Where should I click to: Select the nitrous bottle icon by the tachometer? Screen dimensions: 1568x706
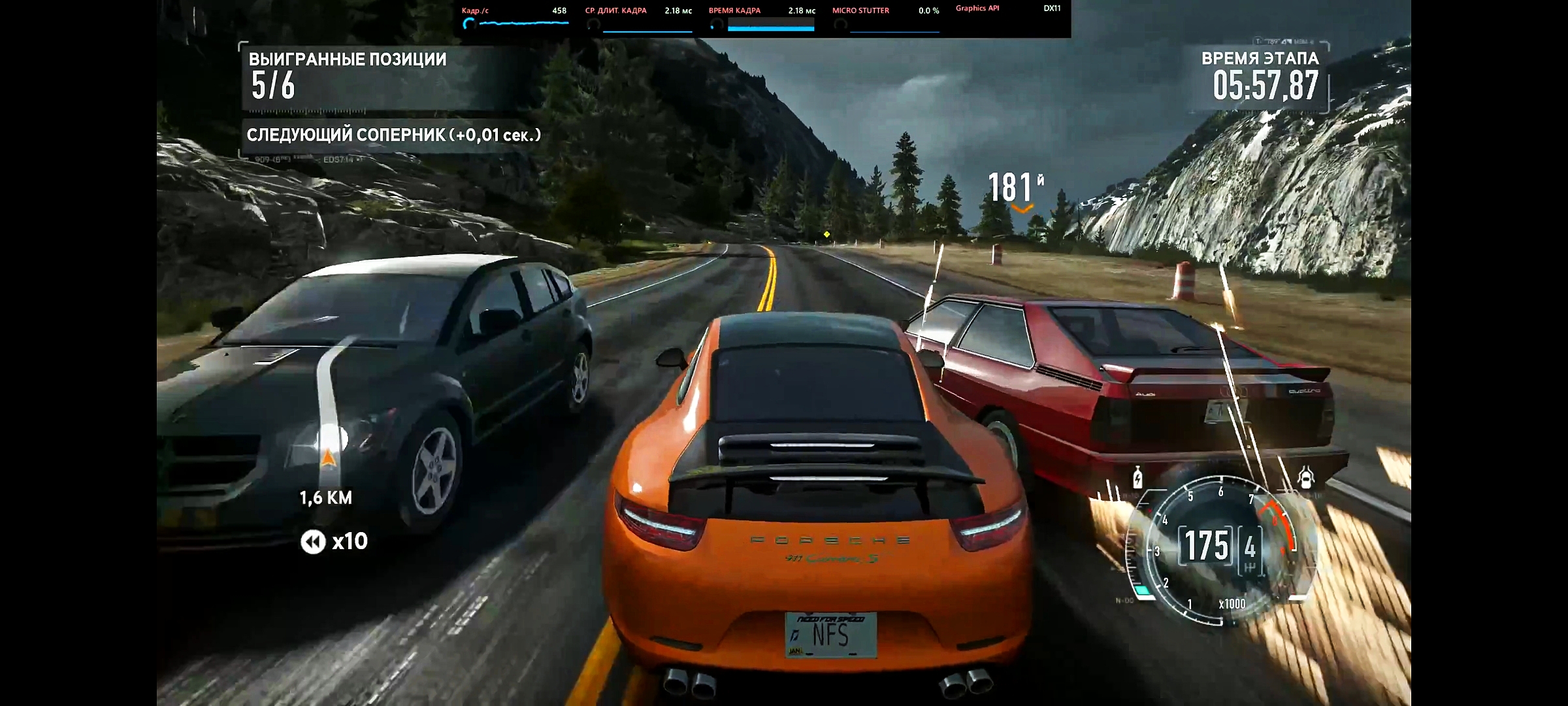pyautogui.click(x=1137, y=478)
